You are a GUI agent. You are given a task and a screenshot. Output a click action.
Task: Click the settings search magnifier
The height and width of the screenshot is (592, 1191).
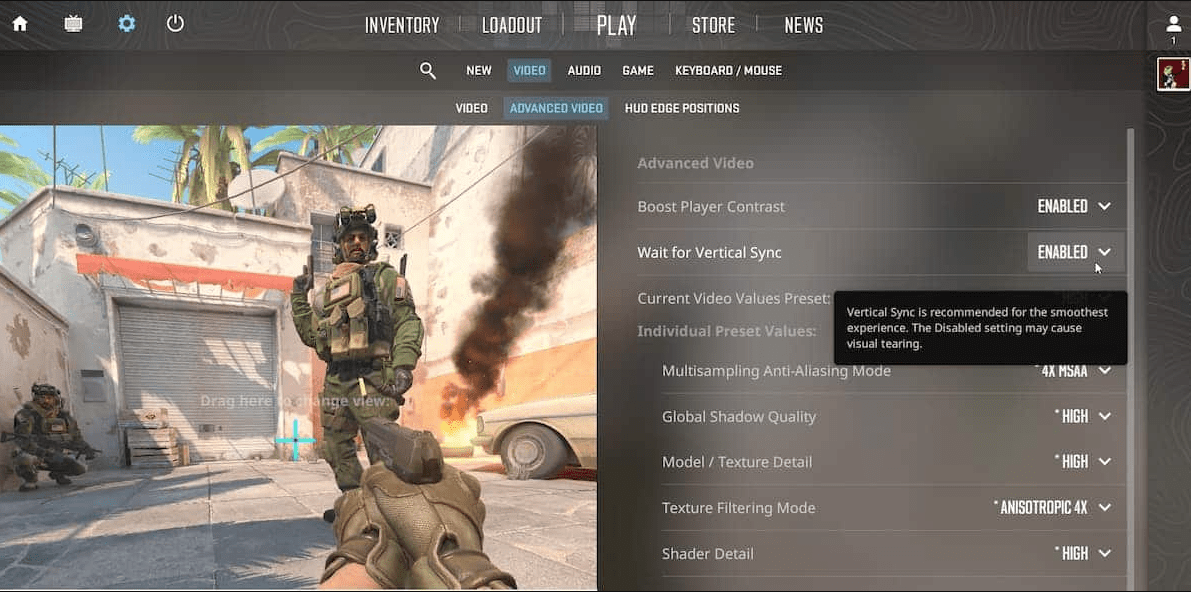point(428,71)
